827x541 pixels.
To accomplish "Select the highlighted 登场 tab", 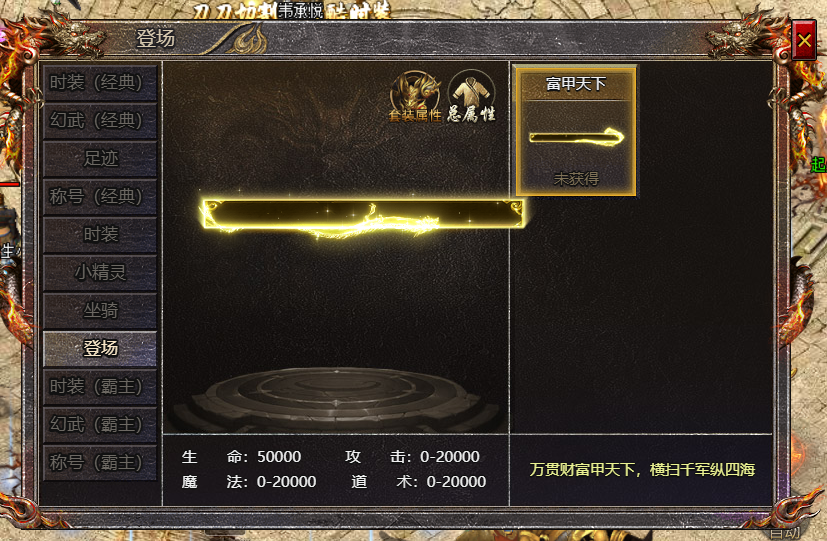I will point(100,348).
